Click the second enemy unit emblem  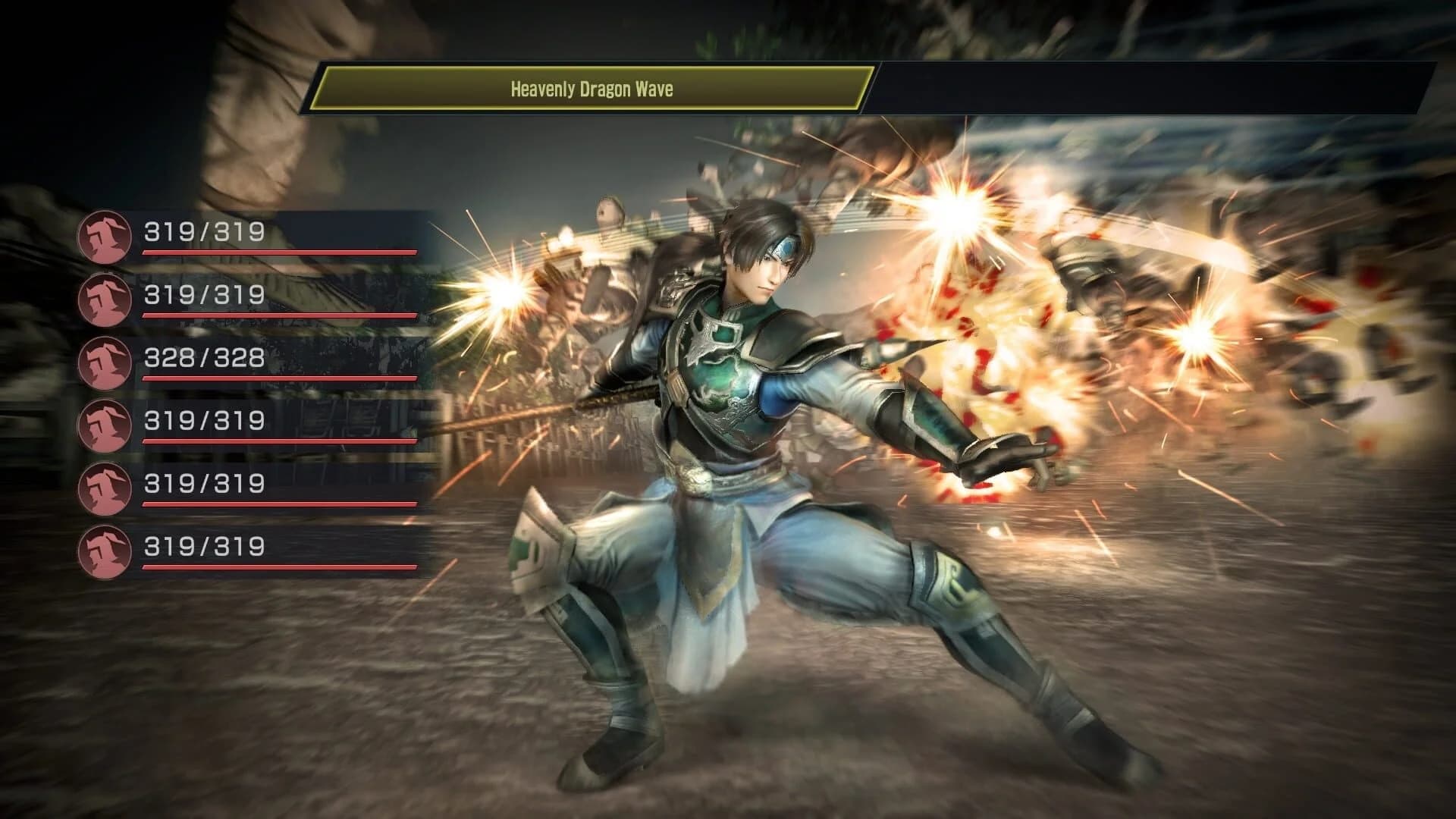[x=106, y=299]
